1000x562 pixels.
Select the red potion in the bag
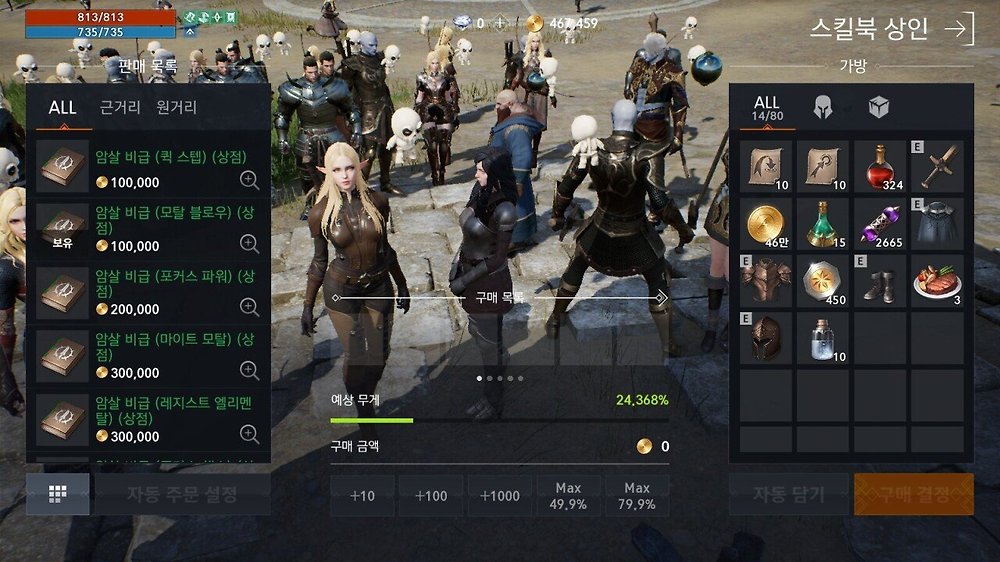881,166
